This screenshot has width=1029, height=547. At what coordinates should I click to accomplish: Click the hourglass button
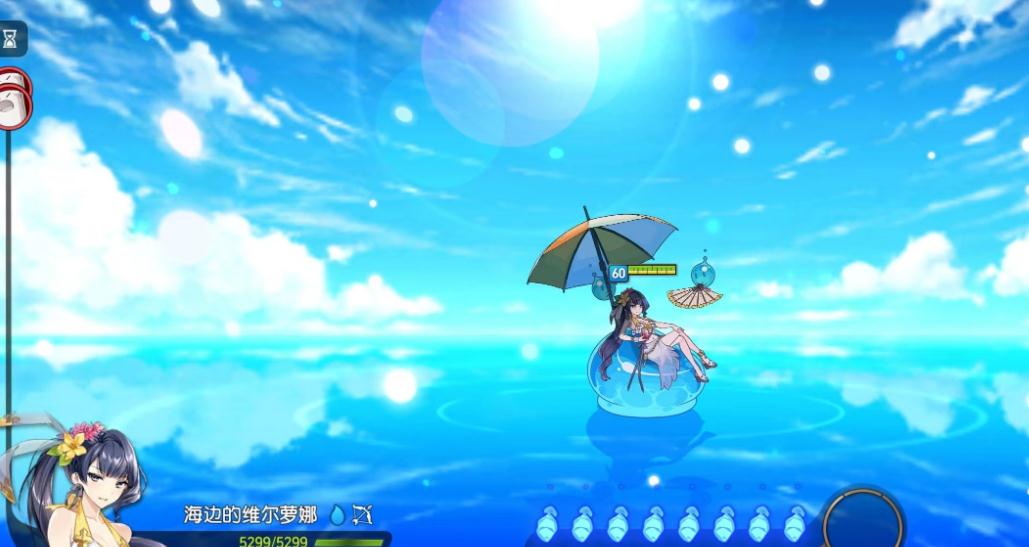pos(11,39)
